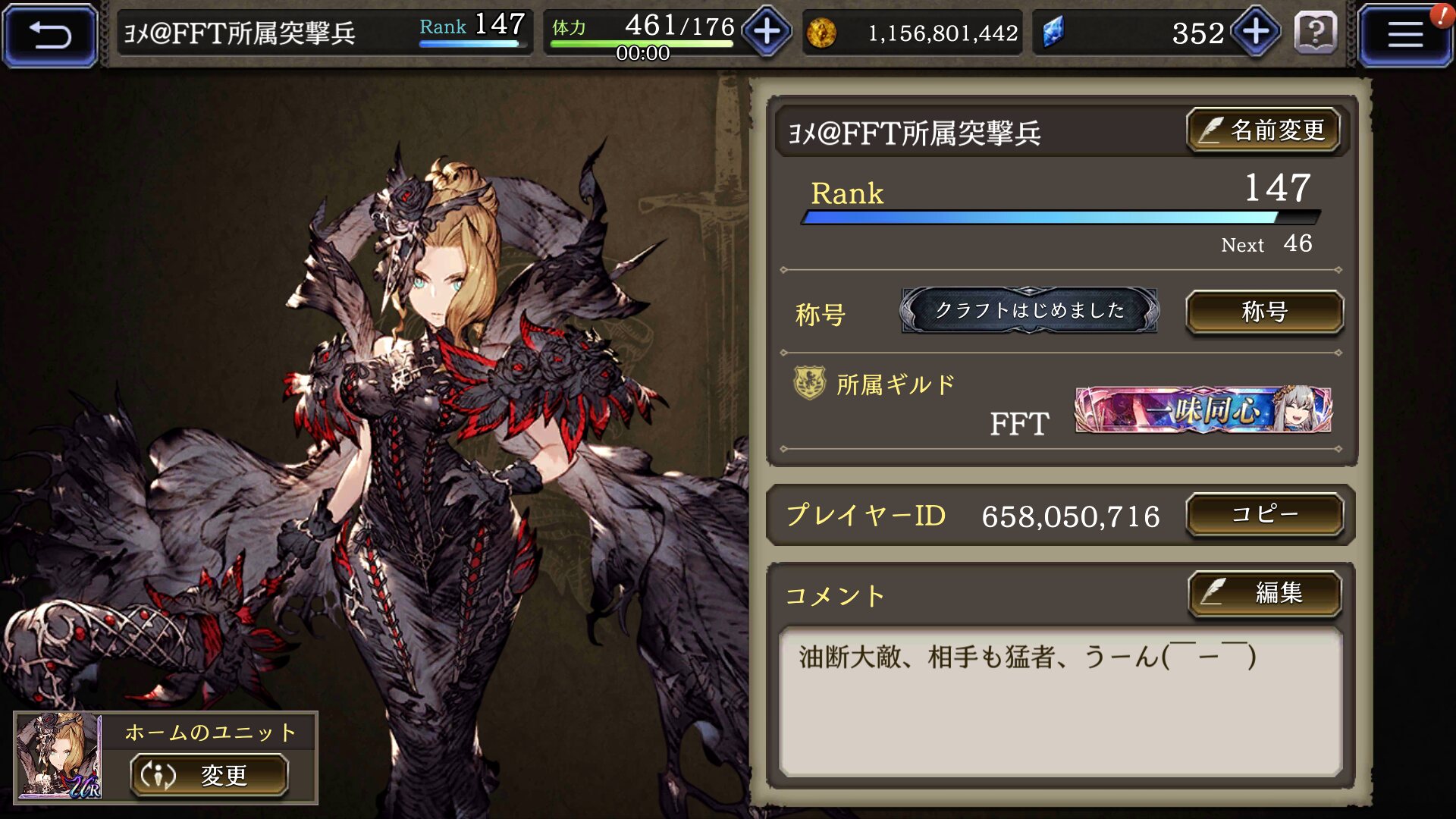The height and width of the screenshot is (819, 1456).
Task: Open the help question mark book
Action: pyautogui.click(x=1316, y=33)
